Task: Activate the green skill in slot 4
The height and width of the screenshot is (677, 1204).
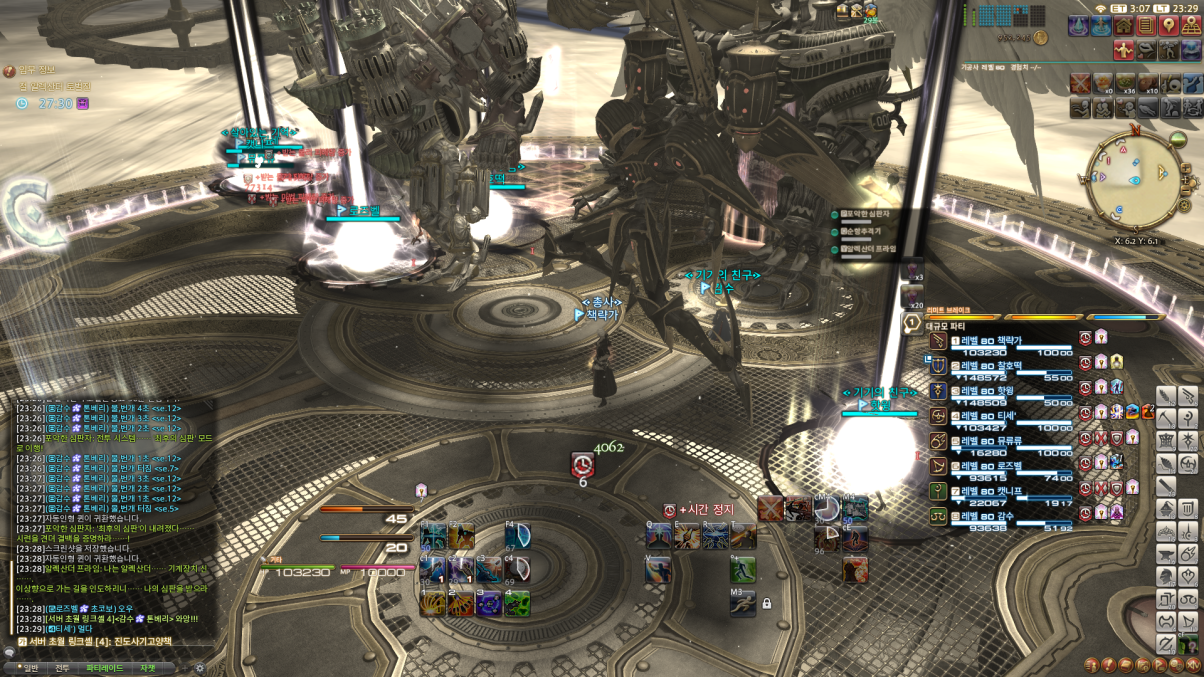Action: point(517,603)
